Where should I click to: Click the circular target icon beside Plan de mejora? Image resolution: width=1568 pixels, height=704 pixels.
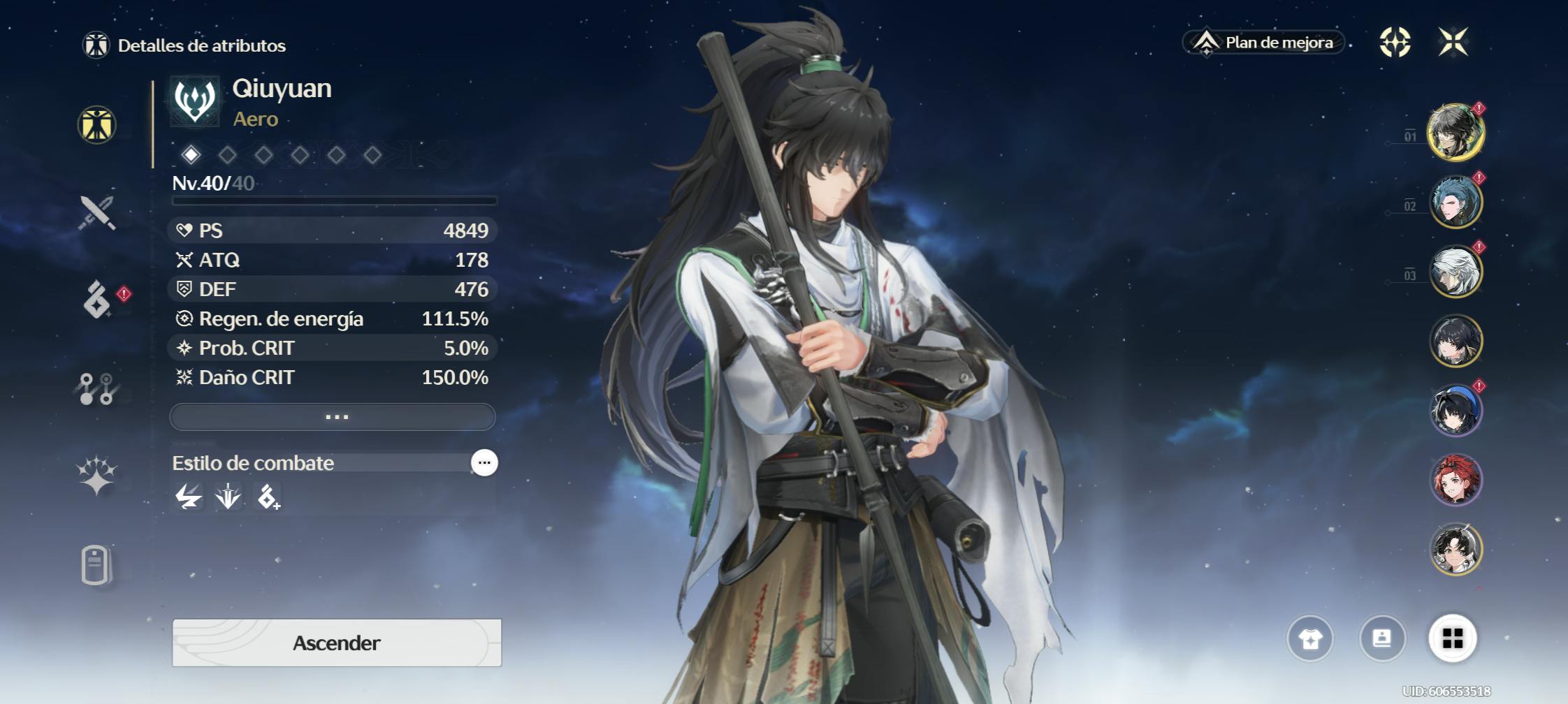pos(1395,42)
